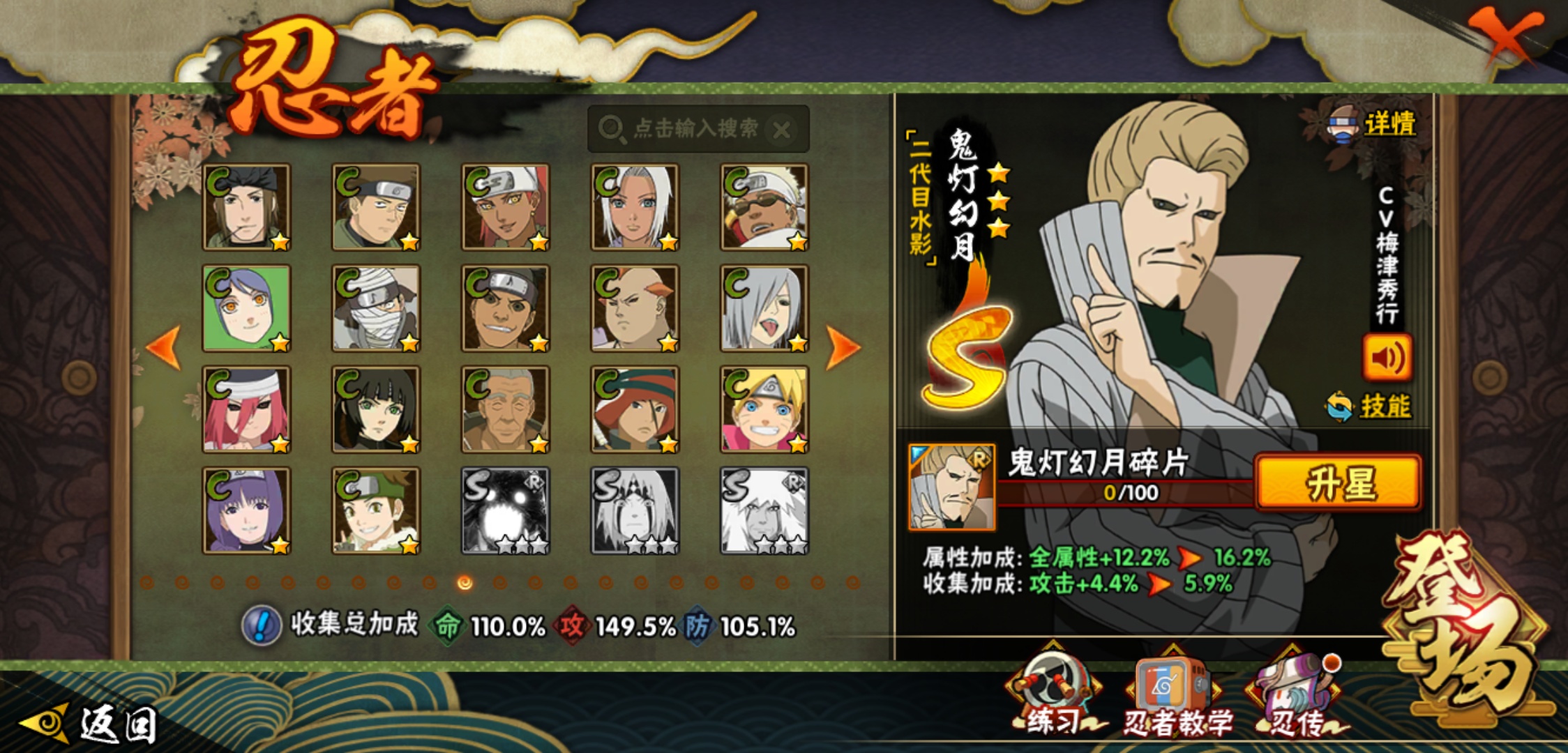Screen dimensions: 1568x753
Task: Select the elderly grey-haired ninja portrait
Action: pos(505,409)
